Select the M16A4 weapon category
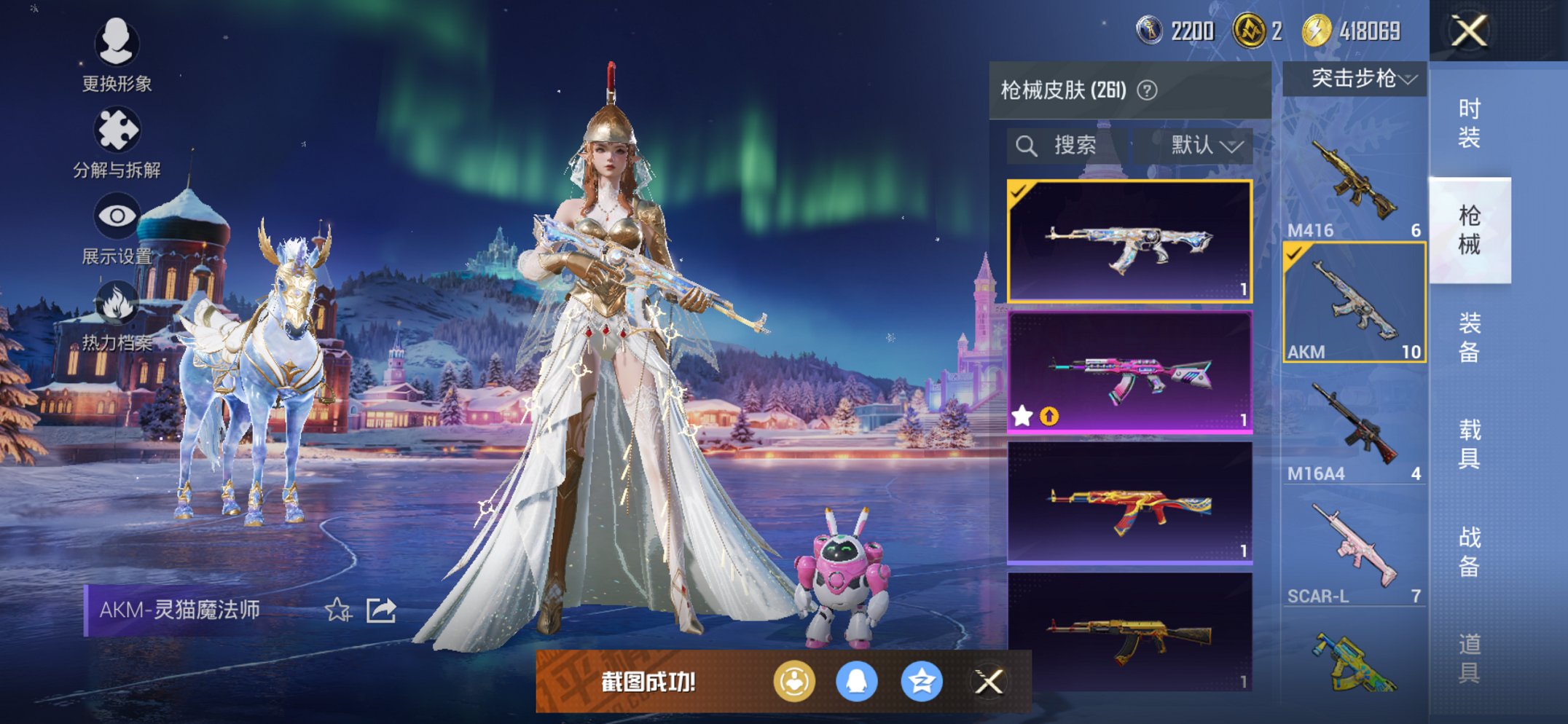1568x724 pixels. (x=1354, y=426)
